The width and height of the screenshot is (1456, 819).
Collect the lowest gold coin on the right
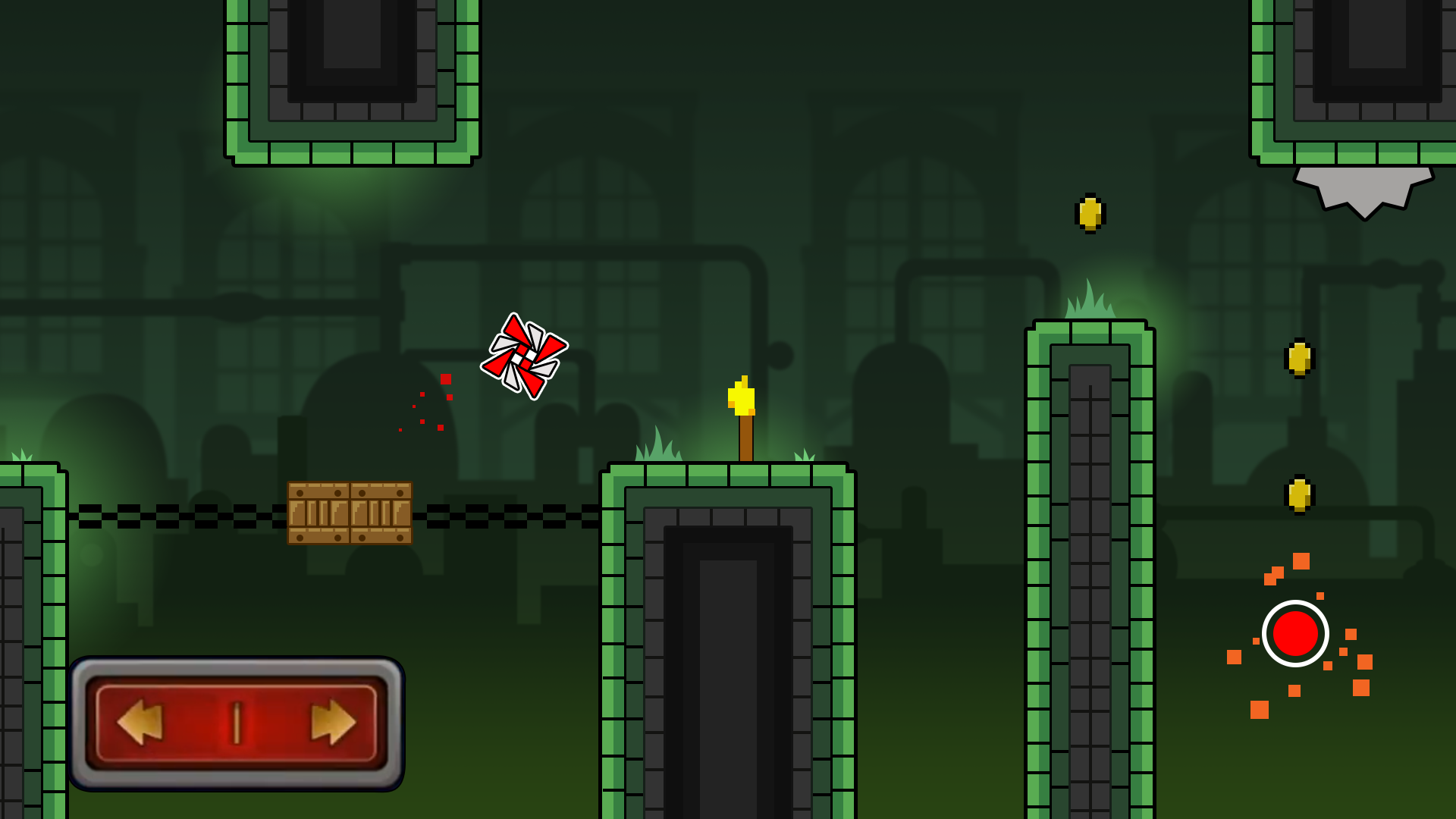1298,494
